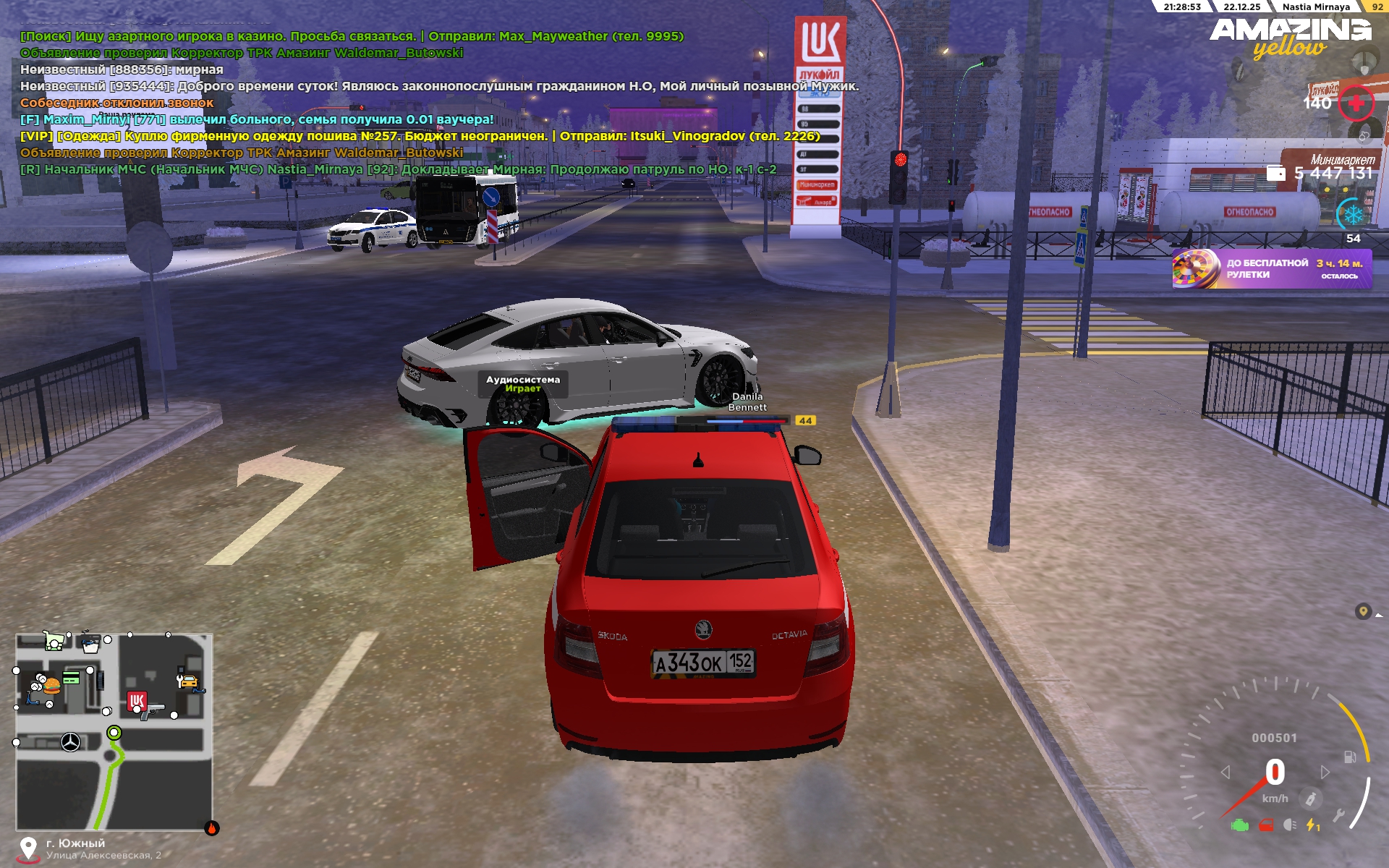The height and width of the screenshot is (868, 1389).
Task: Toggle the headlights indicator on the speedometer
Action: pyautogui.click(x=1290, y=825)
